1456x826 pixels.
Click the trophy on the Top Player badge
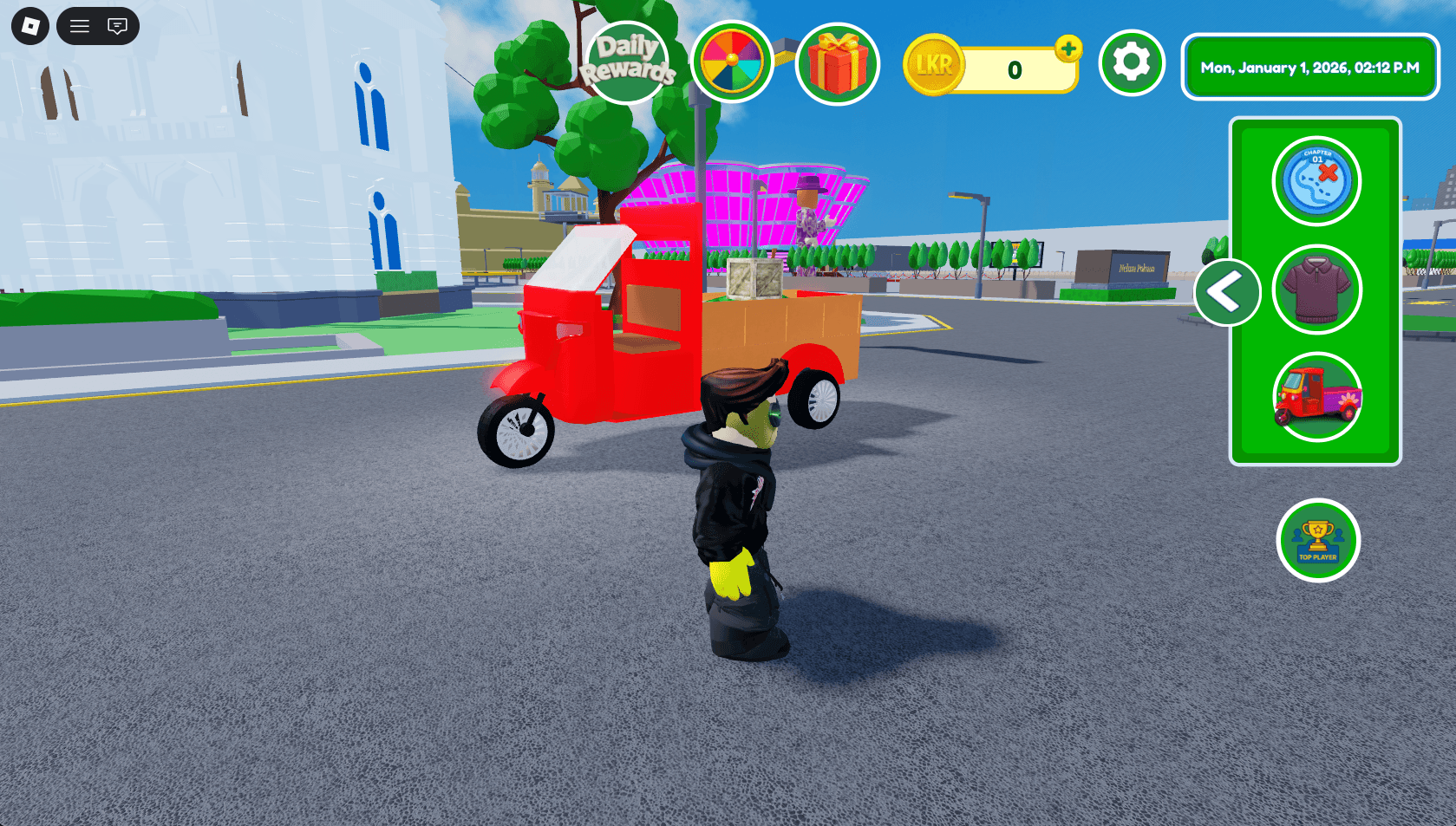(1317, 533)
